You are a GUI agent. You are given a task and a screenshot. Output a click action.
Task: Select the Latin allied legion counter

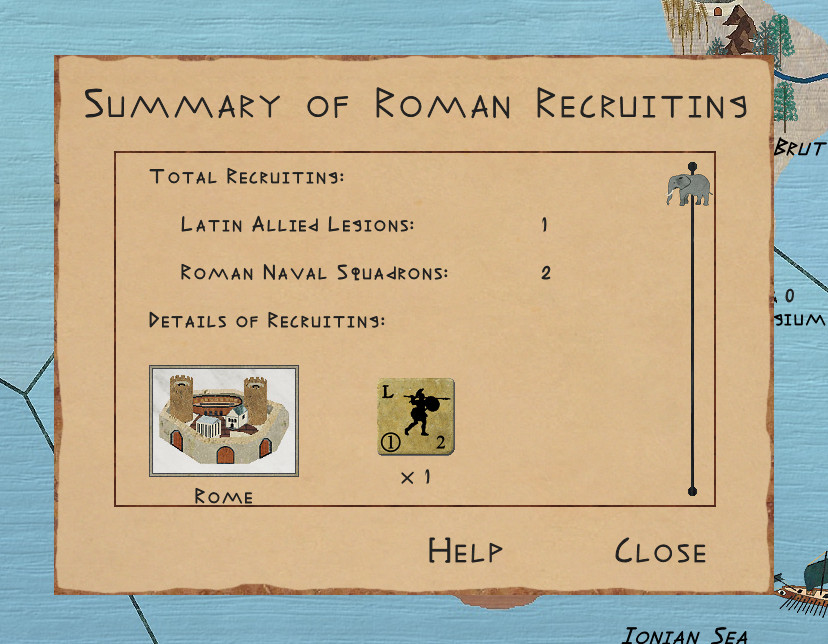click(415, 418)
